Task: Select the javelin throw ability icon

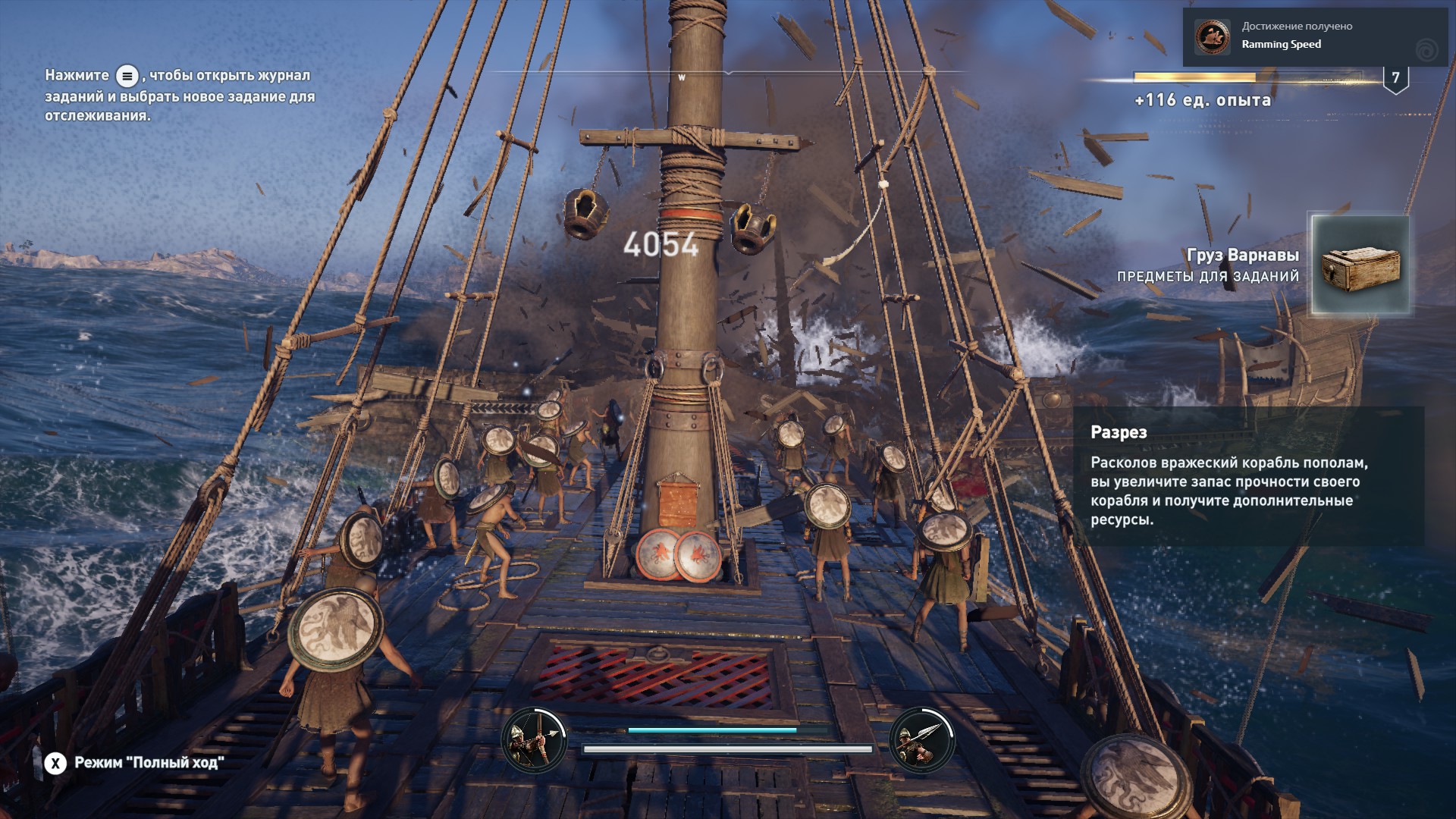Action: [921, 739]
